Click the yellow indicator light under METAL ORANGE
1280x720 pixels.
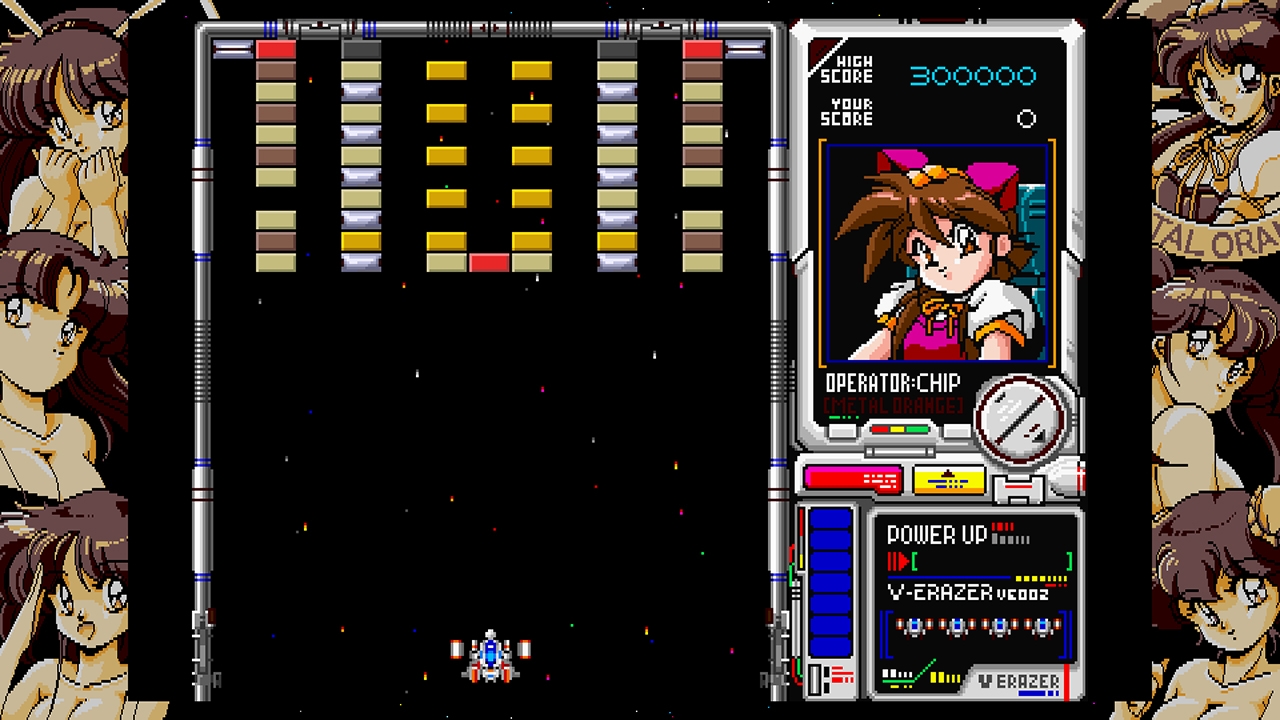898,429
